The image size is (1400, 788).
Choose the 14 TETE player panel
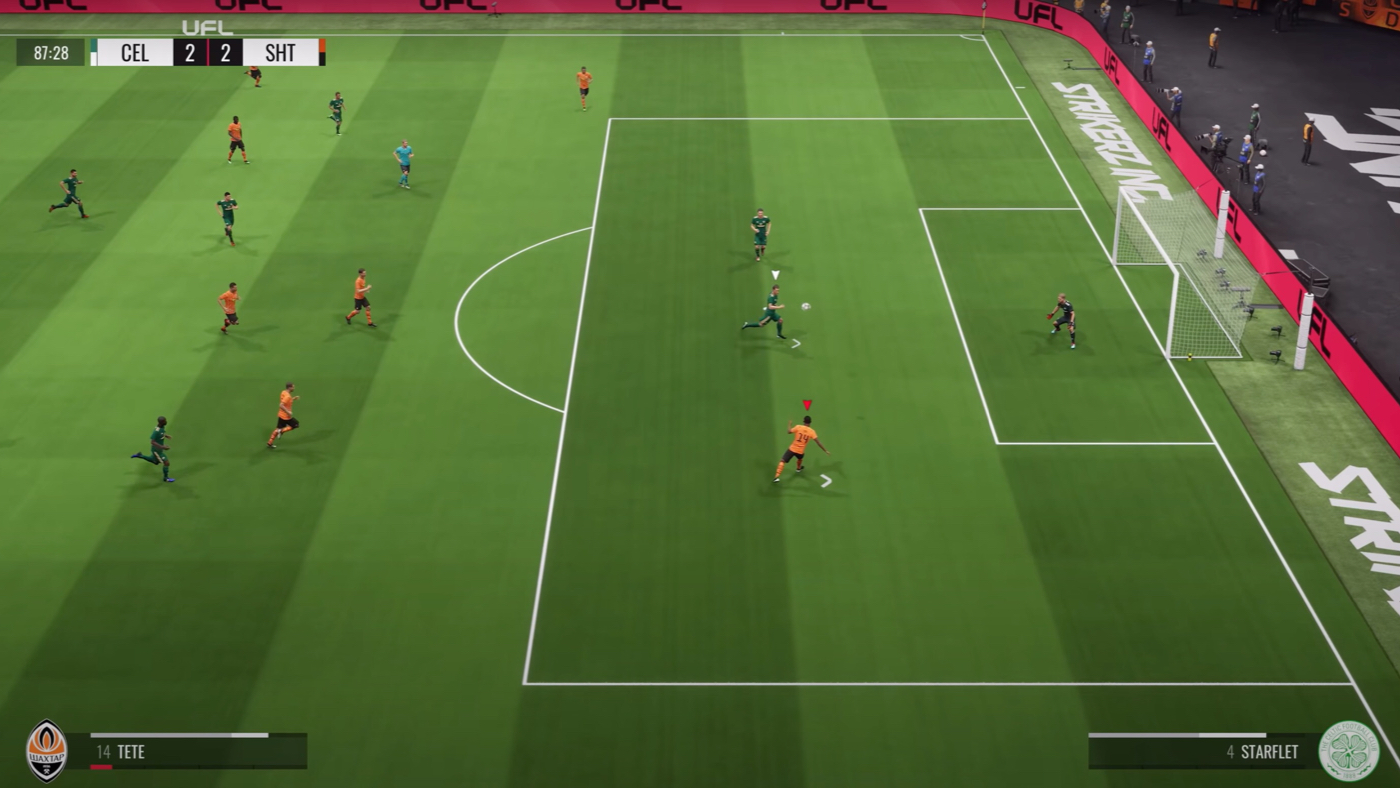coord(187,751)
